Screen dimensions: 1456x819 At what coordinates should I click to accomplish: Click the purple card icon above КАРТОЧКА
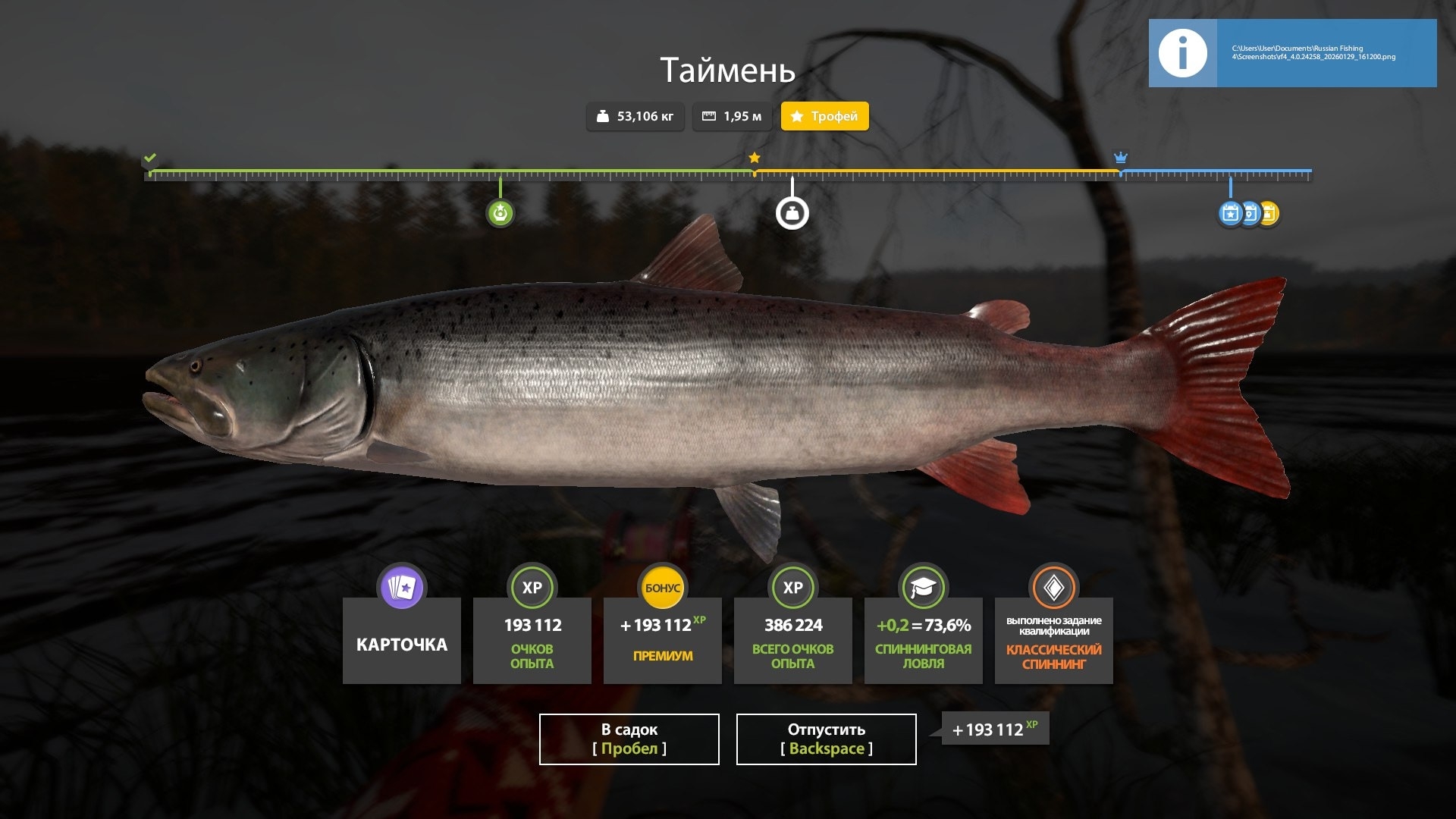pyautogui.click(x=401, y=587)
